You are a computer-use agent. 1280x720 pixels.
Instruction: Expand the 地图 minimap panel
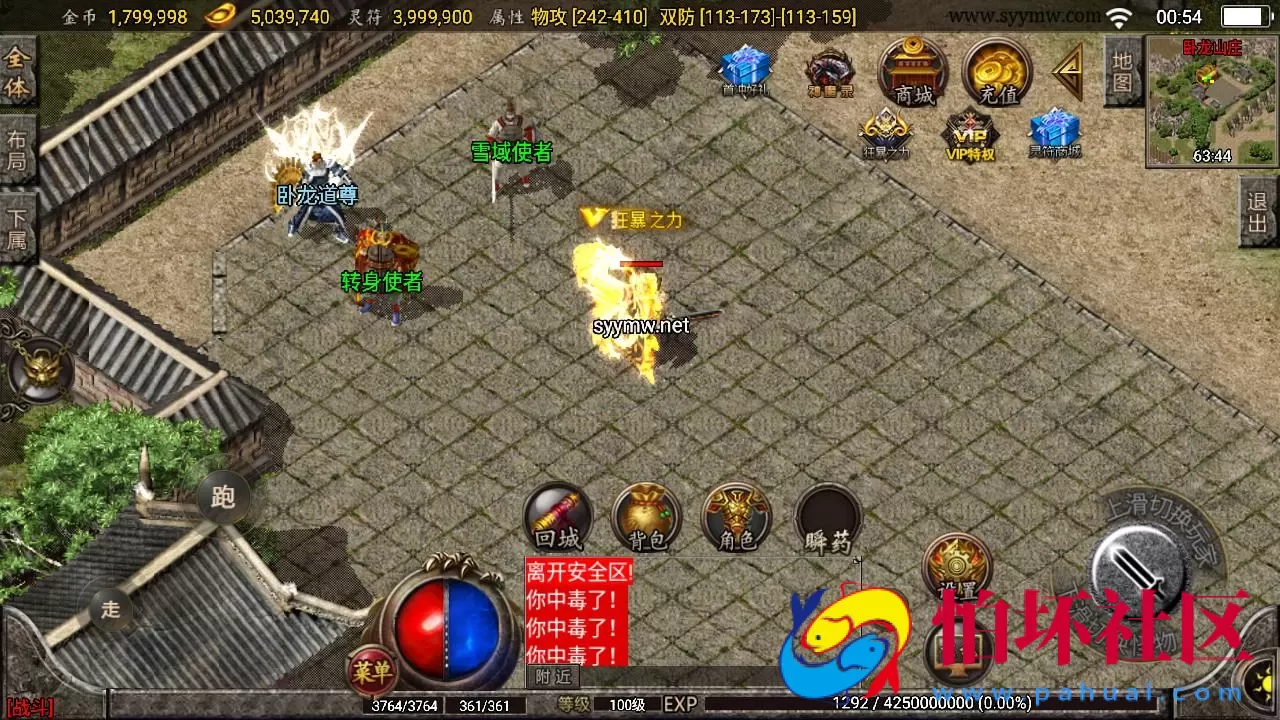1122,71
